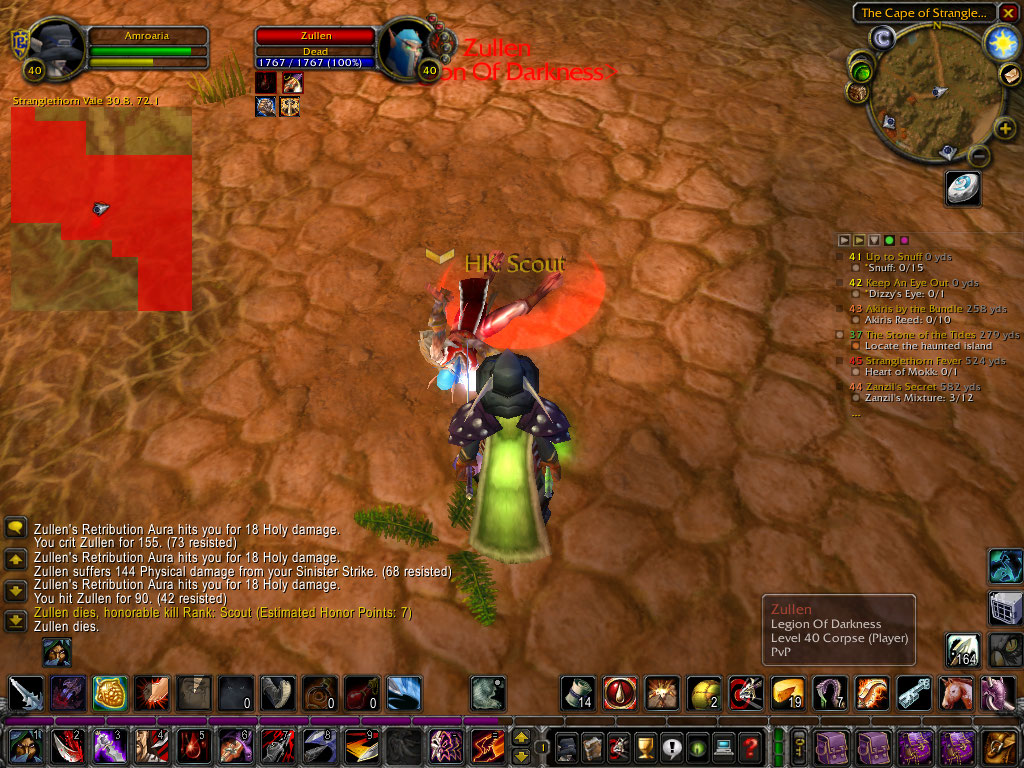1024x768 pixels.
Task: Activate the ability in hotbar slot 1
Action: pyautogui.click(x=23, y=747)
